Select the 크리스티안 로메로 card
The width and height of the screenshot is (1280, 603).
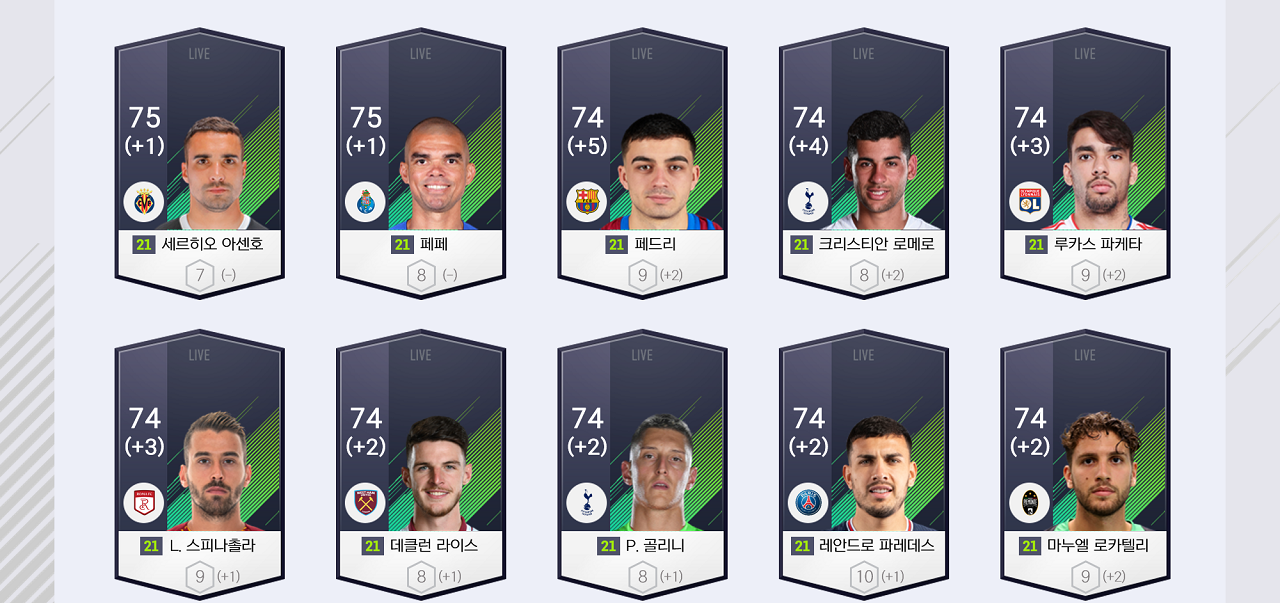click(x=864, y=165)
